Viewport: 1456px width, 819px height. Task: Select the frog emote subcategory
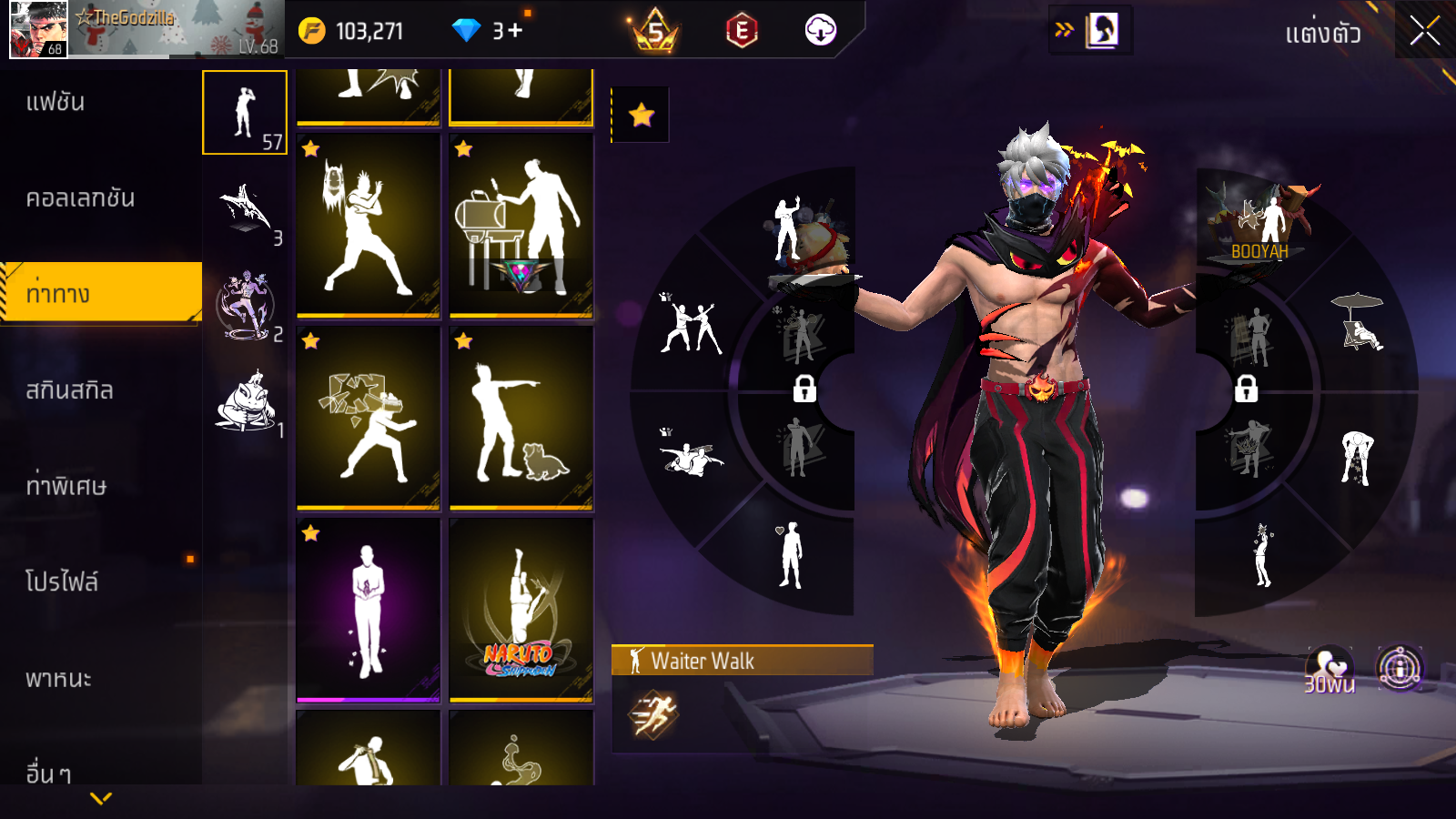pos(246,402)
